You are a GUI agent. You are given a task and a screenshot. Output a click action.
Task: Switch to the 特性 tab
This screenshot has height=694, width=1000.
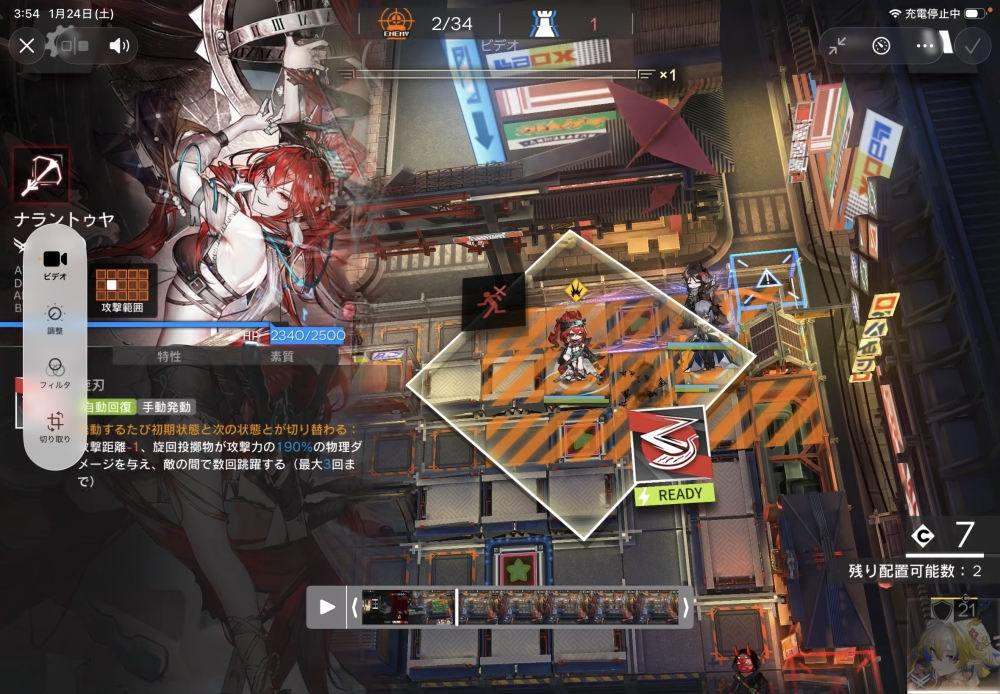tap(169, 356)
